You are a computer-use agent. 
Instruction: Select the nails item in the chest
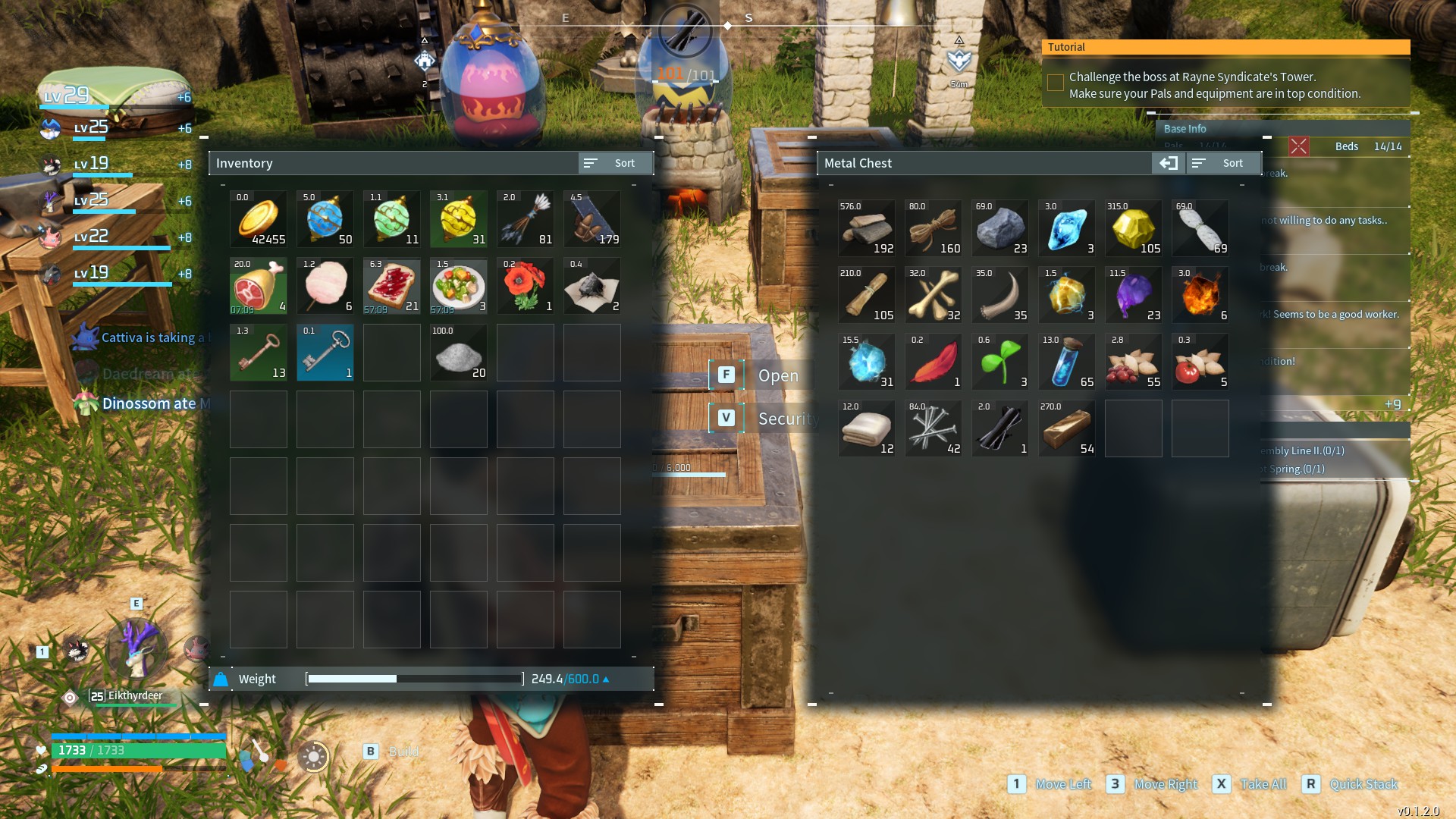point(933,428)
